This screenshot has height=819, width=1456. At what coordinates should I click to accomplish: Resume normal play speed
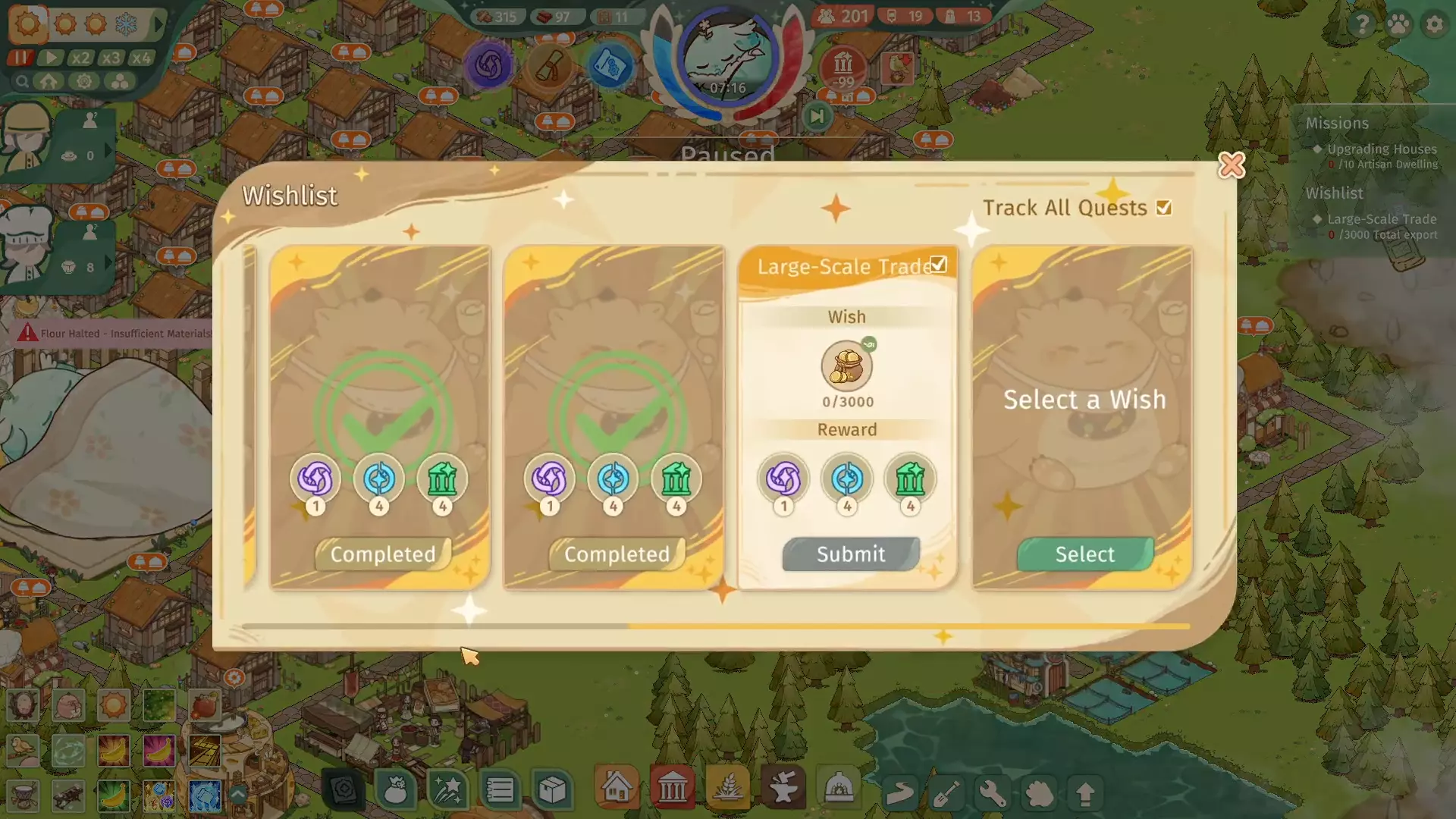pos(51,58)
